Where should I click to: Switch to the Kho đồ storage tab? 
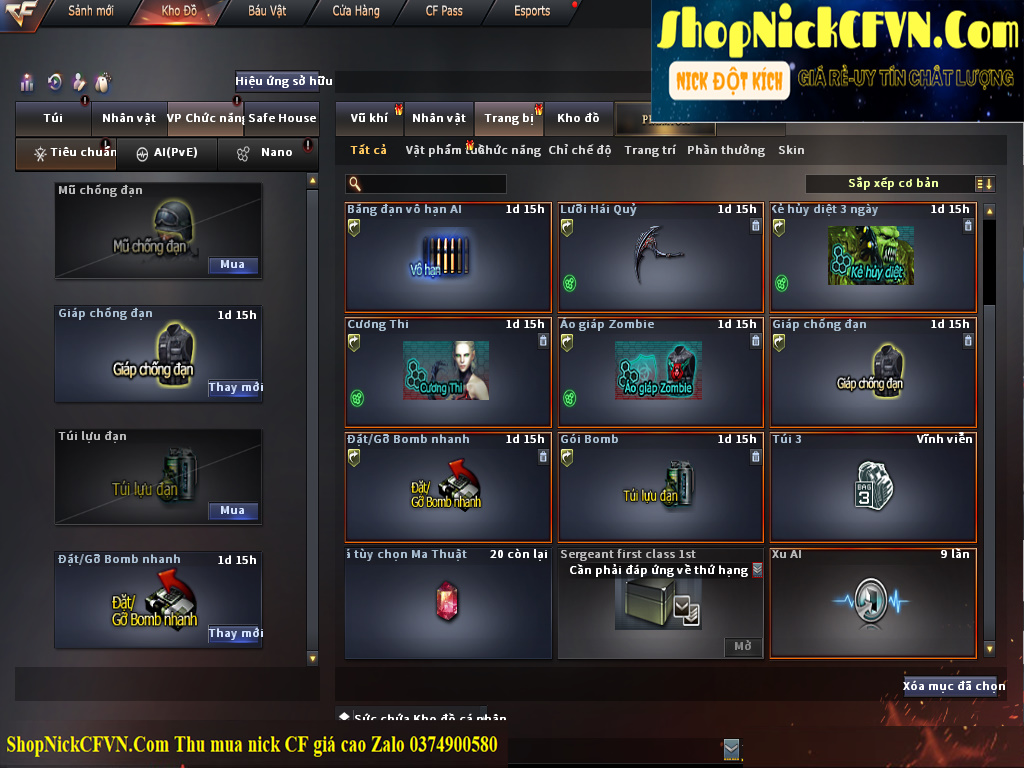point(578,118)
